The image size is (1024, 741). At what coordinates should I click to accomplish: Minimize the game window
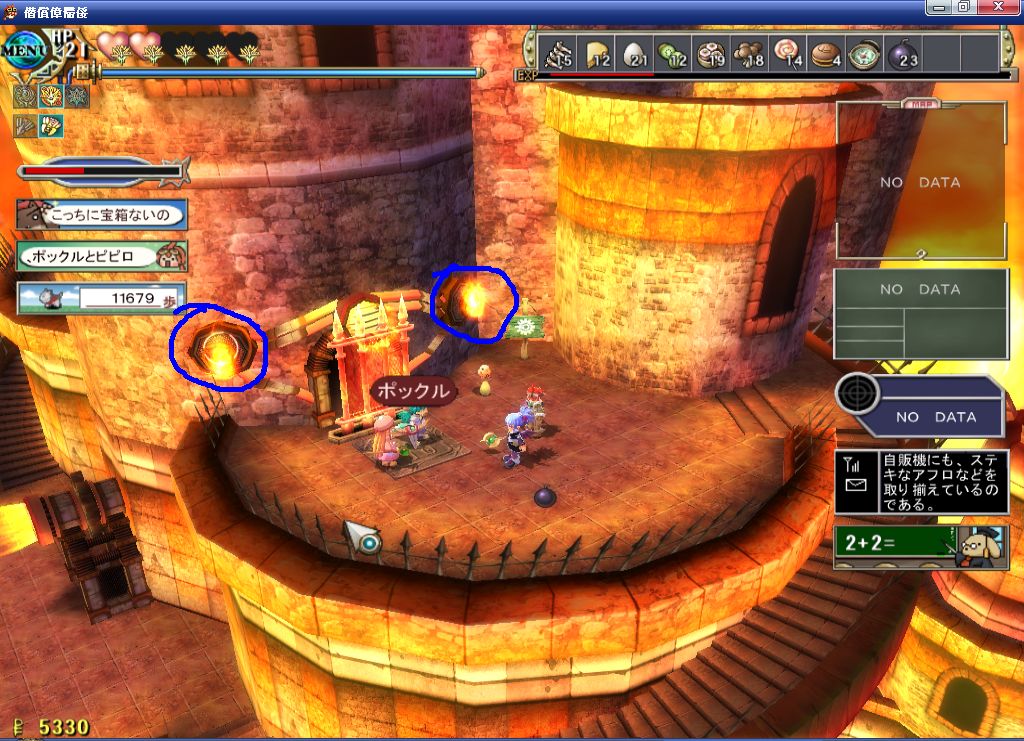(x=939, y=7)
